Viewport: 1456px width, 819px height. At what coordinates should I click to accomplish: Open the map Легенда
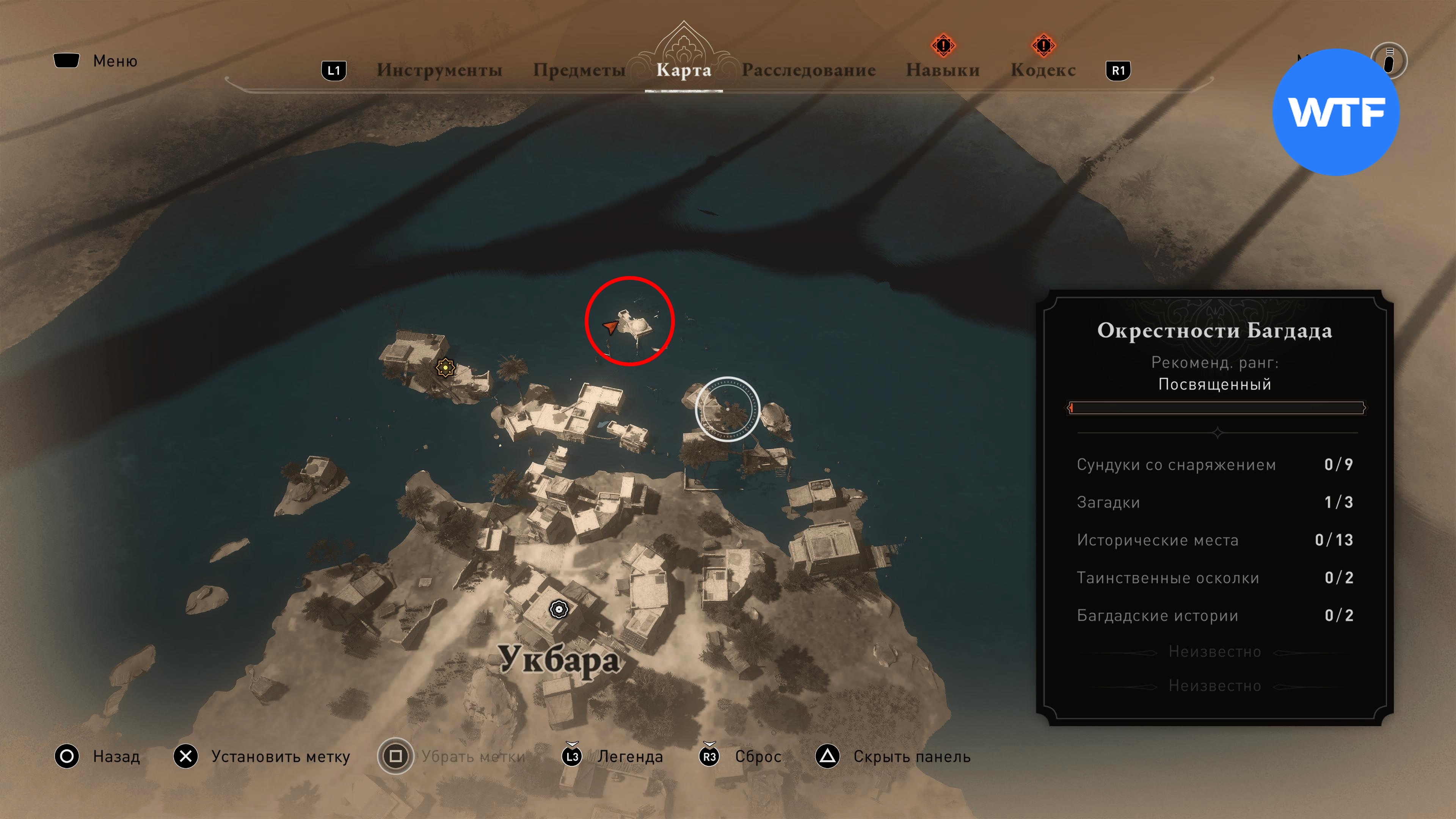[x=630, y=756]
